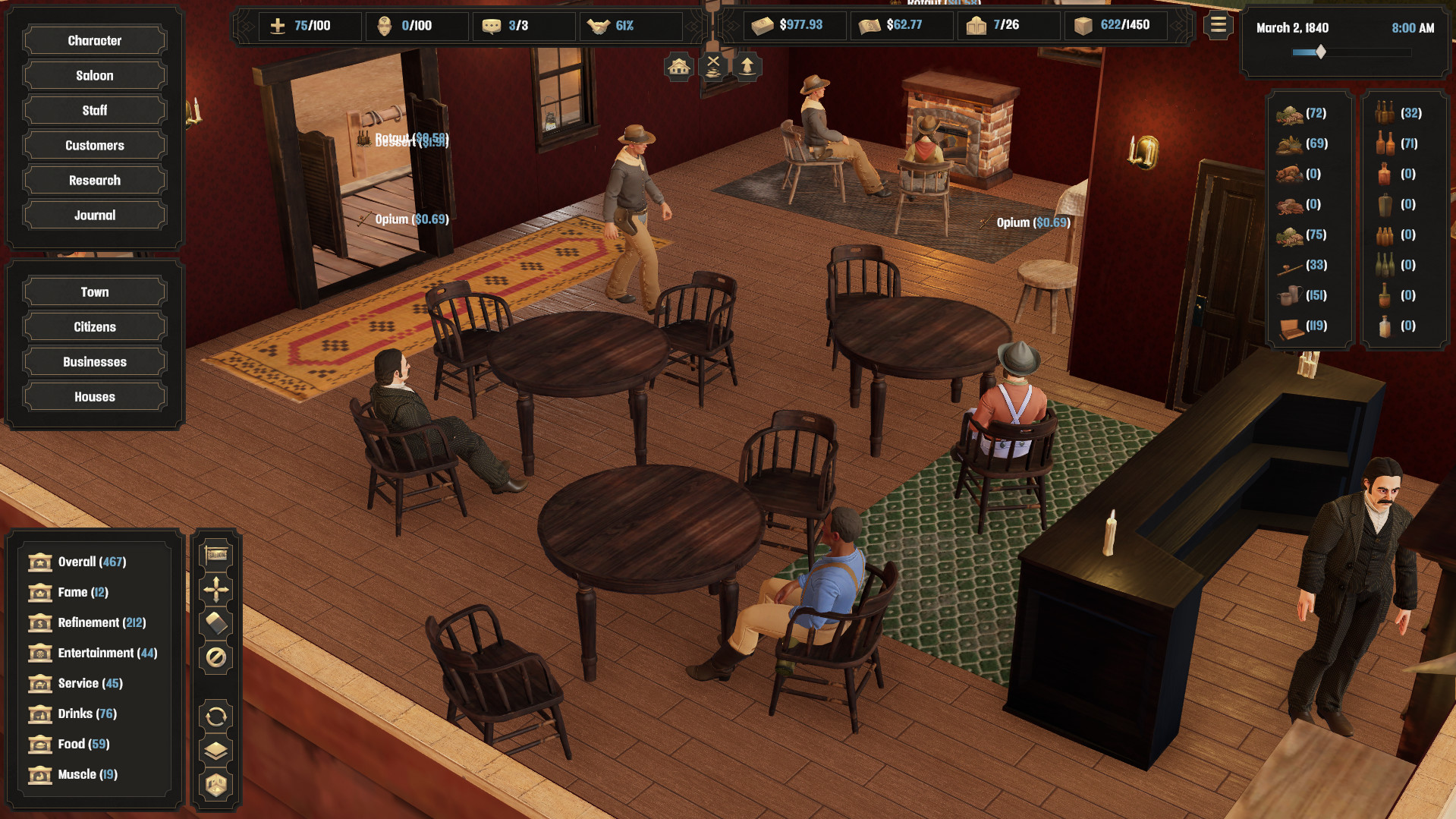1456x819 pixels.
Task: Toggle the handshake 61% reputation indicator
Action: tap(631, 25)
